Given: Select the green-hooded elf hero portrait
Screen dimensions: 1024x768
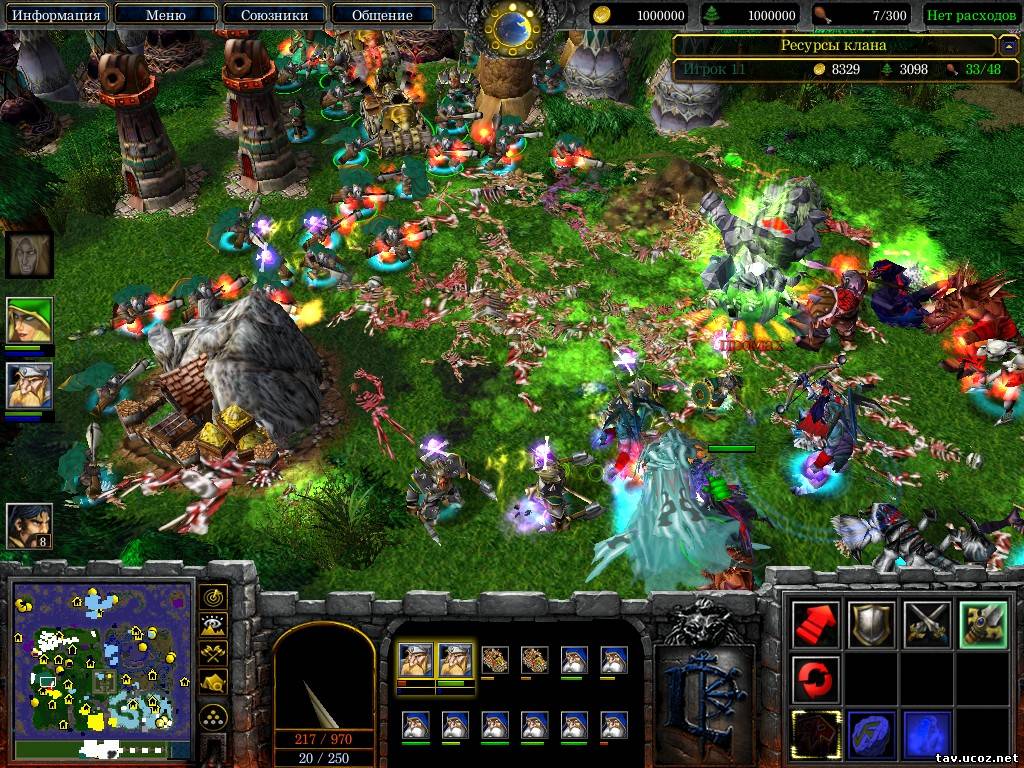Looking at the screenshot, I should click(29, 320).
